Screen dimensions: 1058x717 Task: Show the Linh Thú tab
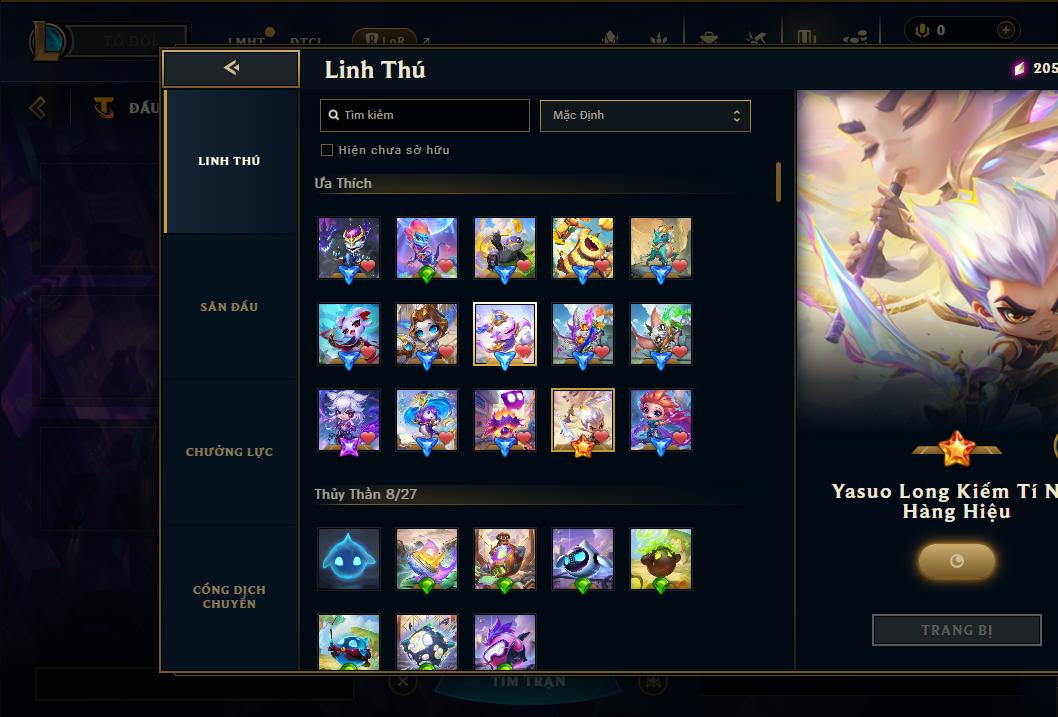(x=229, y=161)
